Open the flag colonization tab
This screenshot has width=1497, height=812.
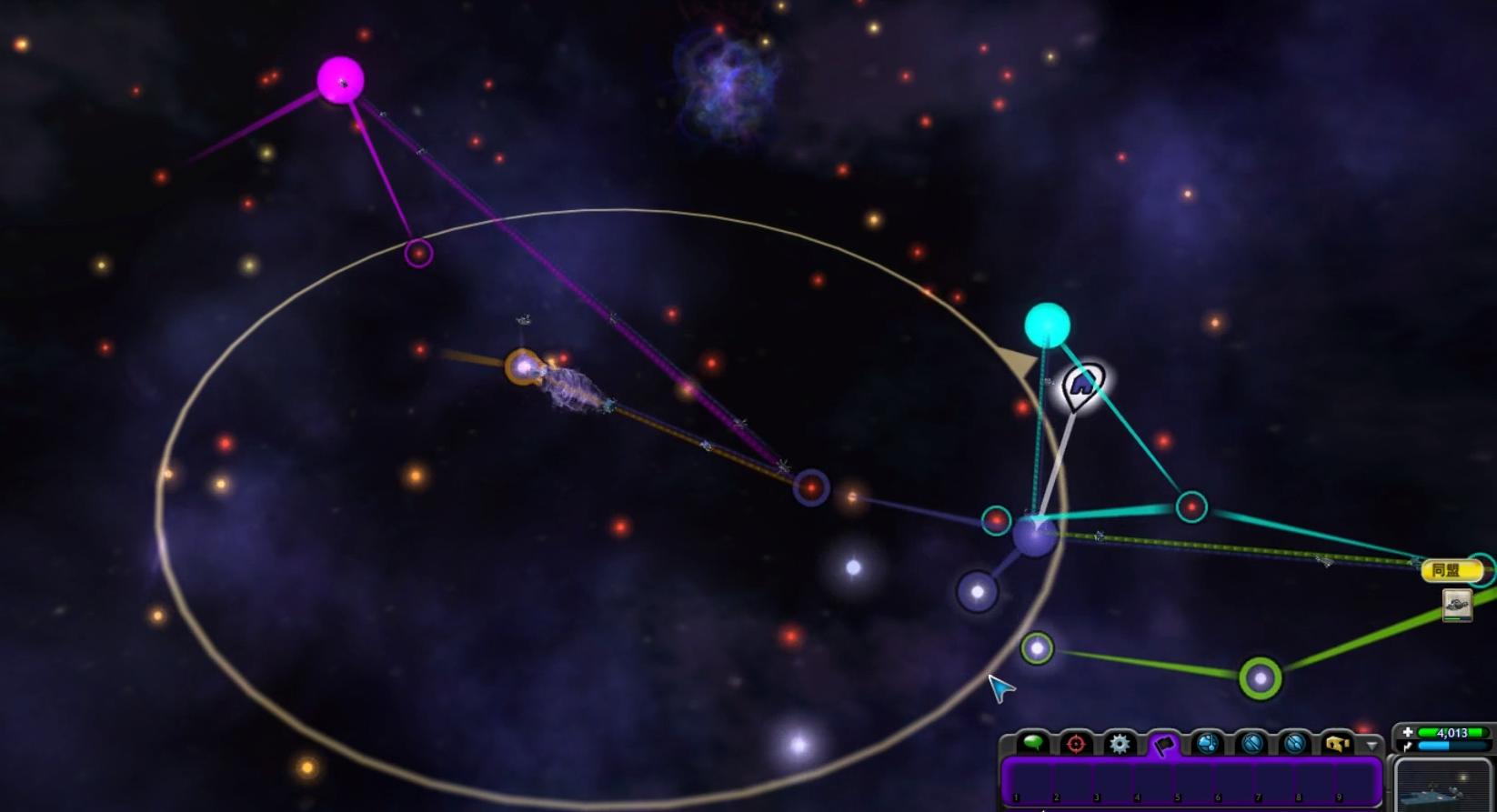tap(1163, 745)
